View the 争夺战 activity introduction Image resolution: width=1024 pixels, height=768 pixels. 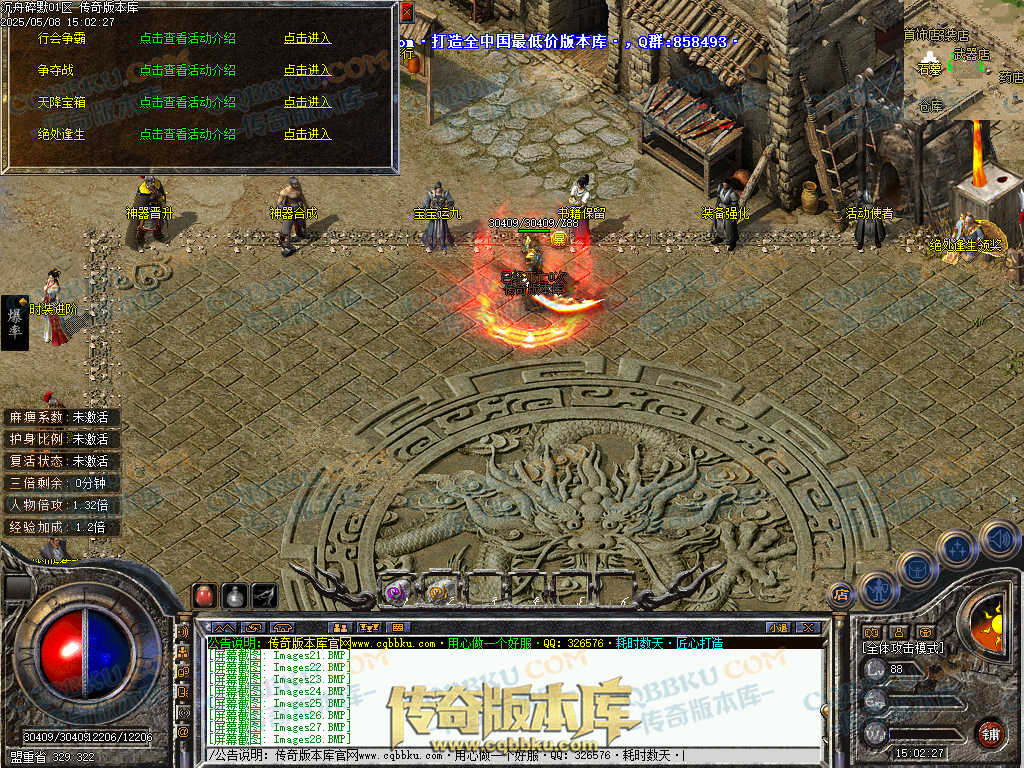pyautogui.click(x=187, y=70)
